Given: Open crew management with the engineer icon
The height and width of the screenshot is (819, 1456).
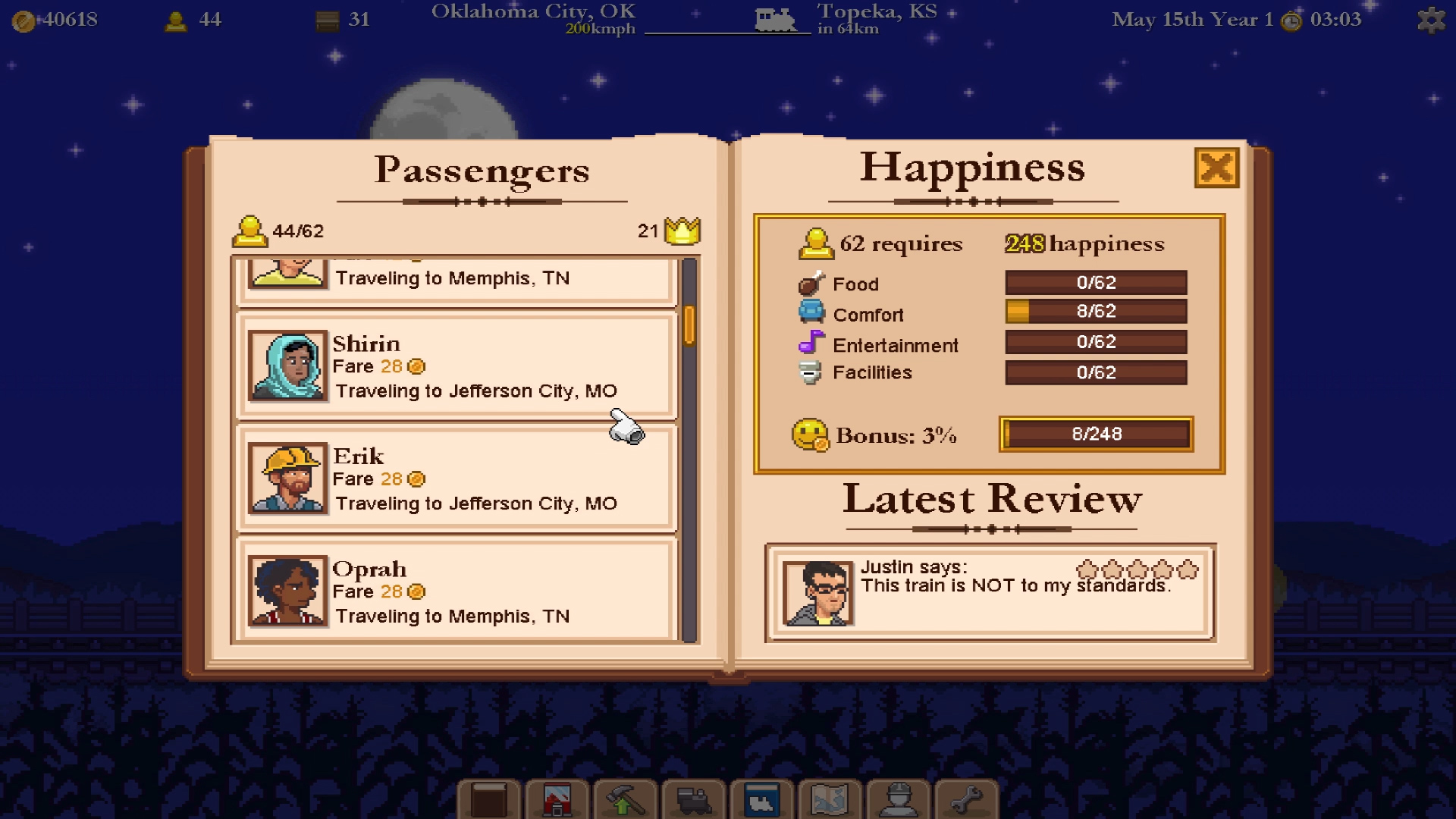Looking at the screenshot, I should [x=899, y=799].
